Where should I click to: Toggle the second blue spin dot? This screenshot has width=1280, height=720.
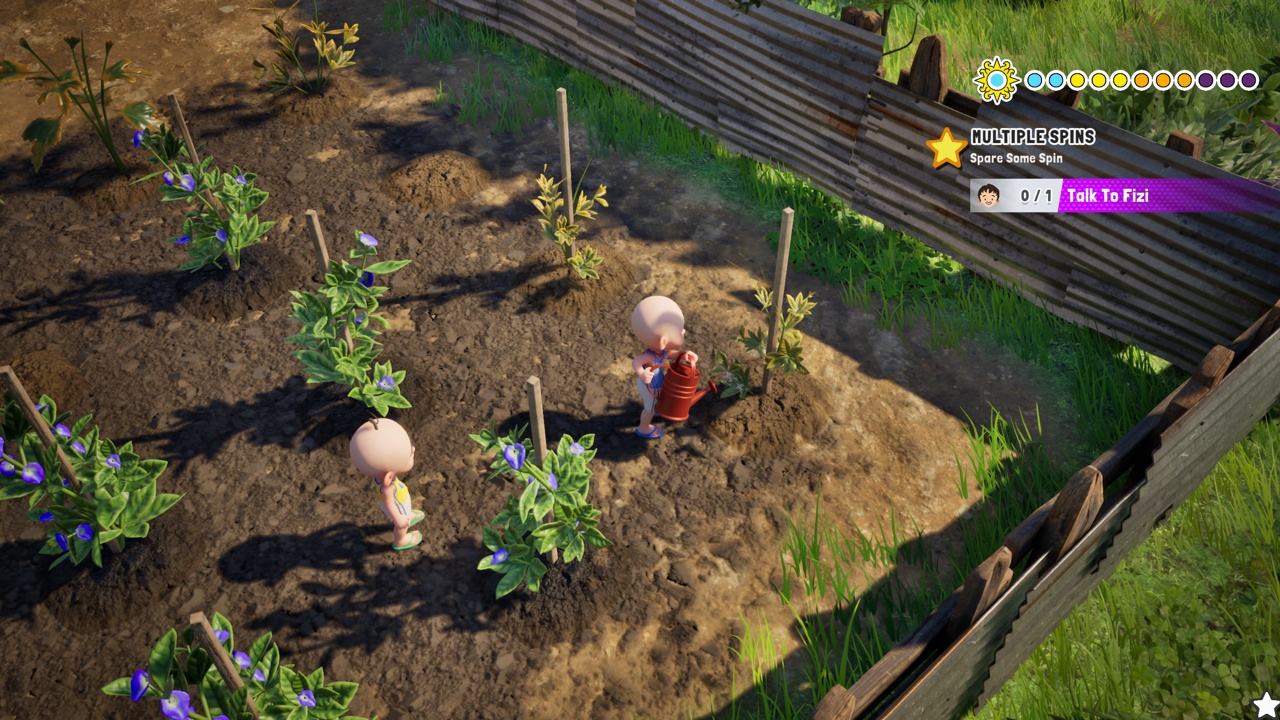(1058, 80)
